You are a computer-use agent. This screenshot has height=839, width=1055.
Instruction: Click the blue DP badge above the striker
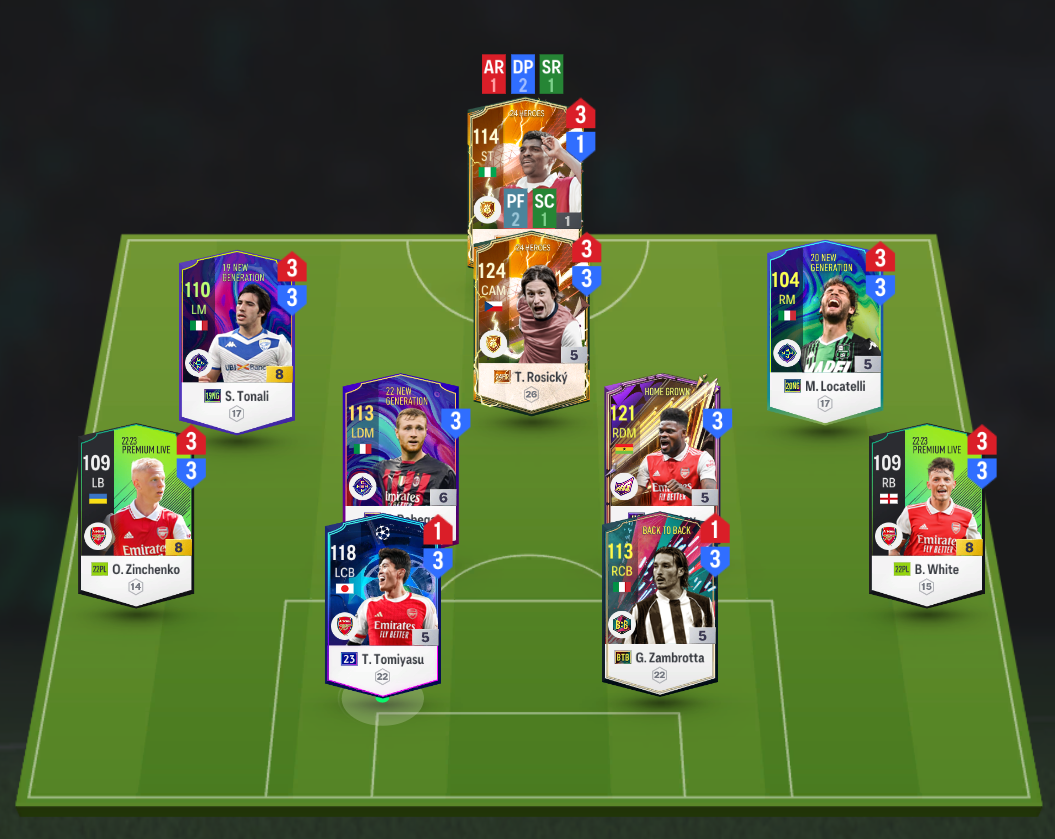coord(523,74)
